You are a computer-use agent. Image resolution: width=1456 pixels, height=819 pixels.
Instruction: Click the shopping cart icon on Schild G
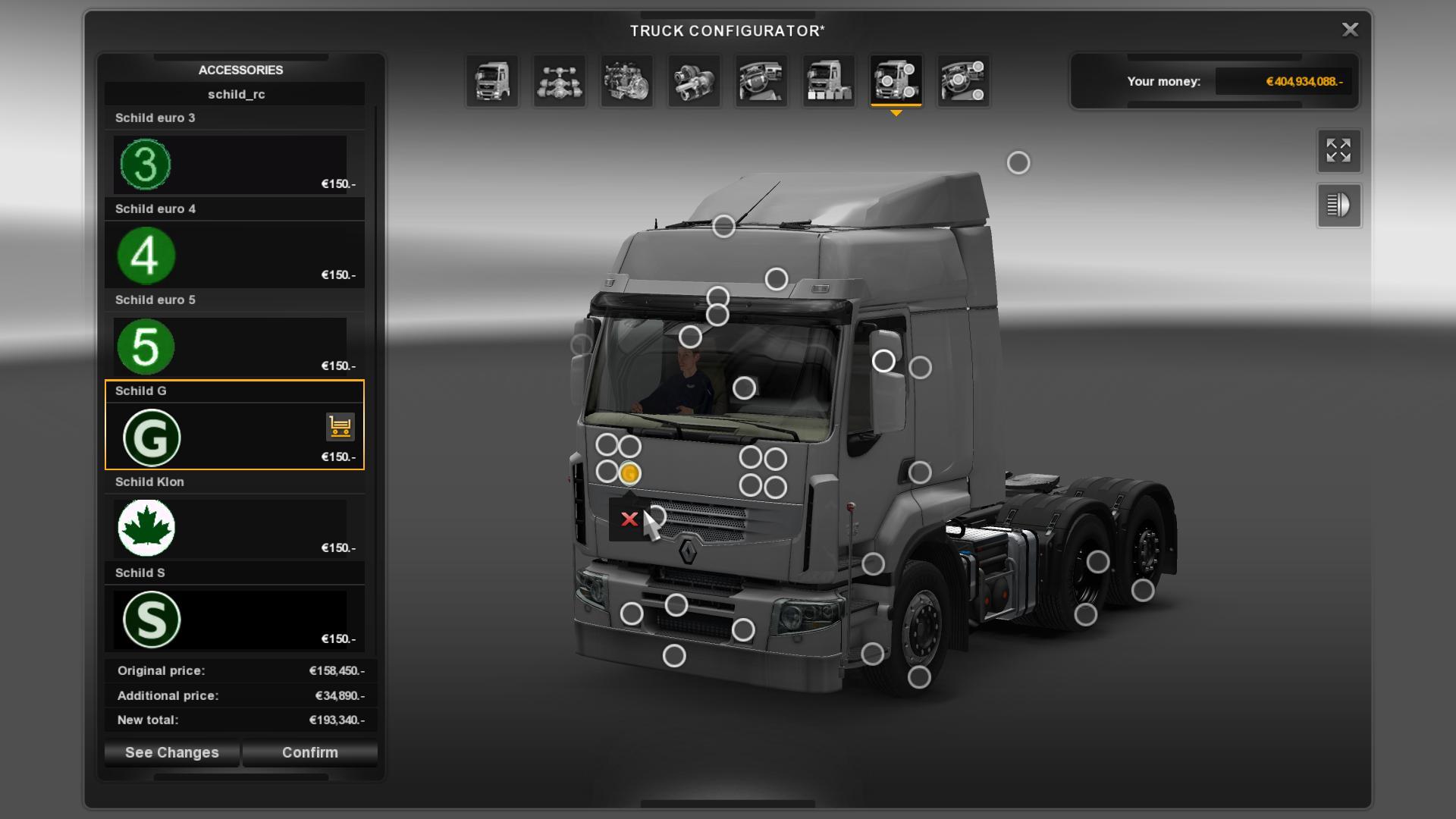click(x=340, y=427)
